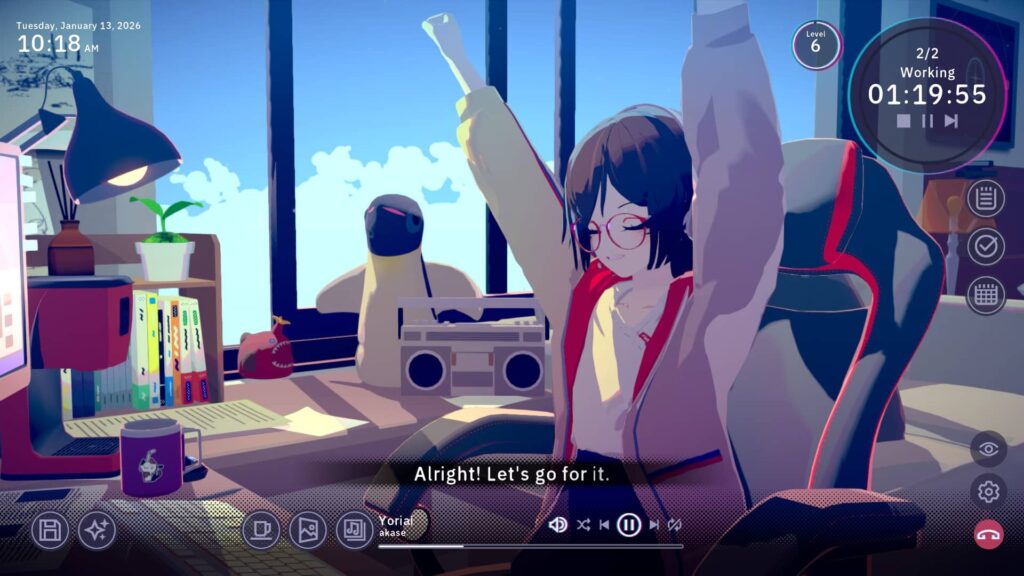The image size is (1024, 576).
Task: Skip to the next music track
Action: coord(654,524)
